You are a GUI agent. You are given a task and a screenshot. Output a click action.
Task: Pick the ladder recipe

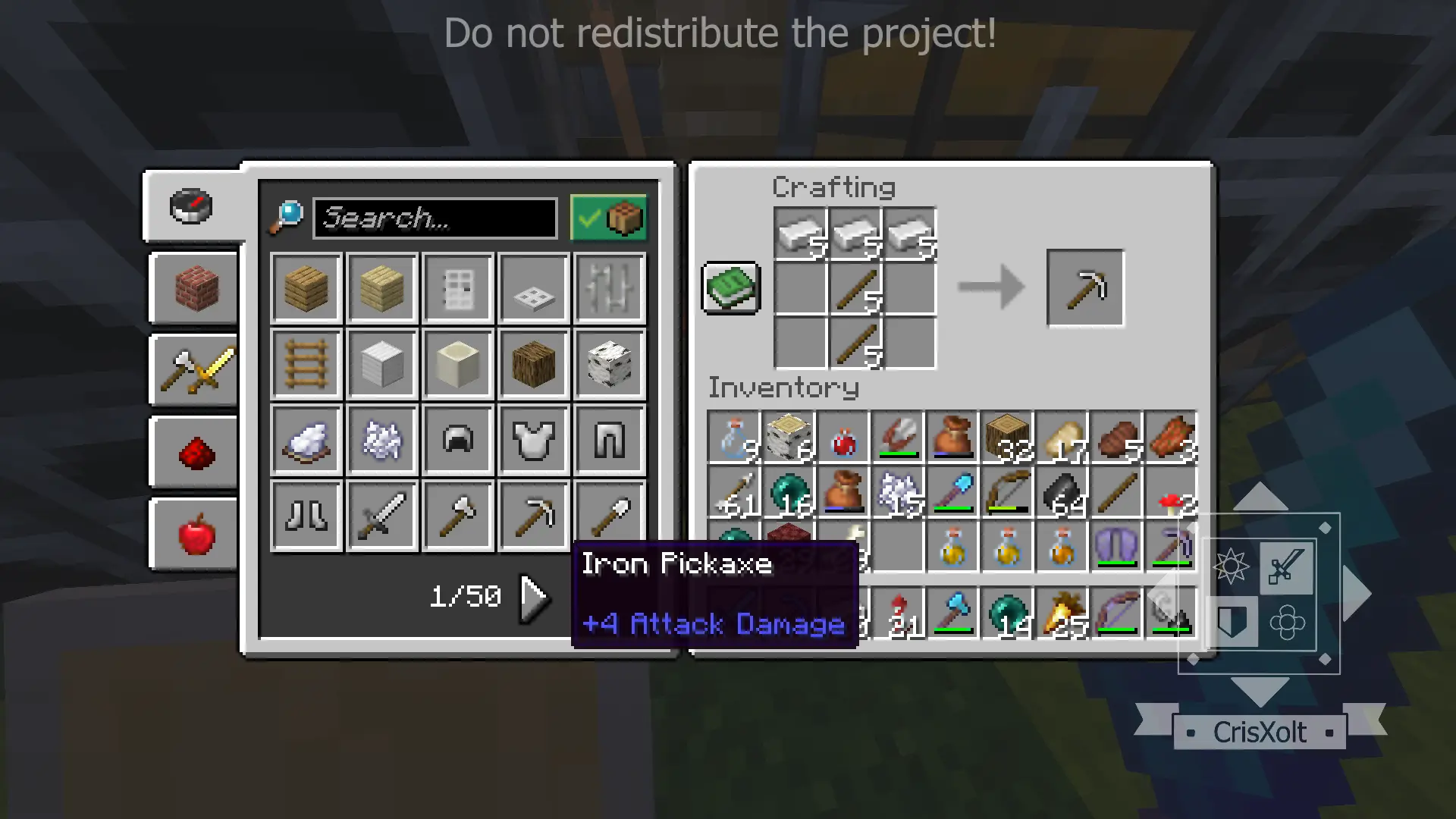[306, 364]
